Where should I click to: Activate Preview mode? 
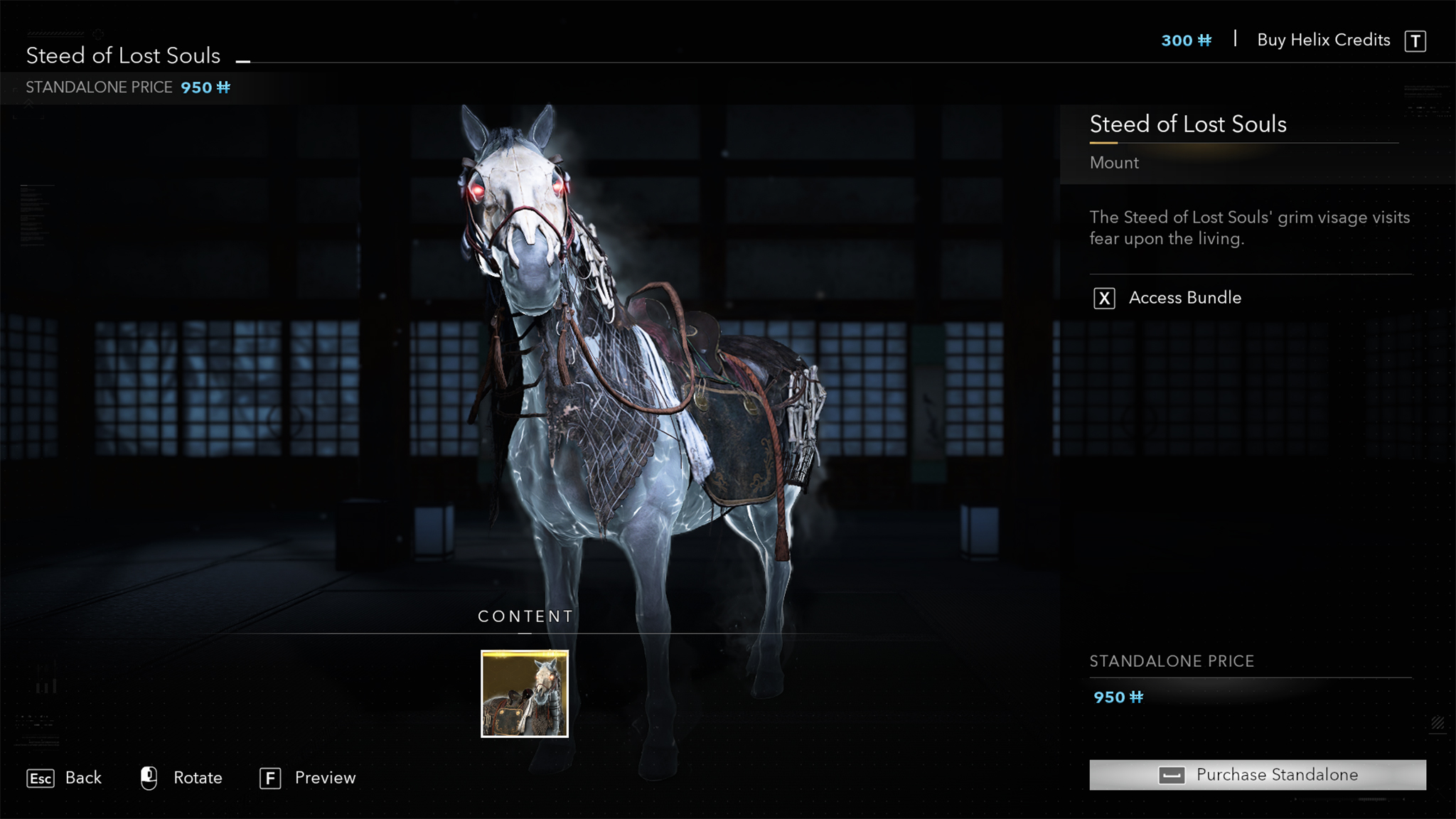tap(326, 778)
